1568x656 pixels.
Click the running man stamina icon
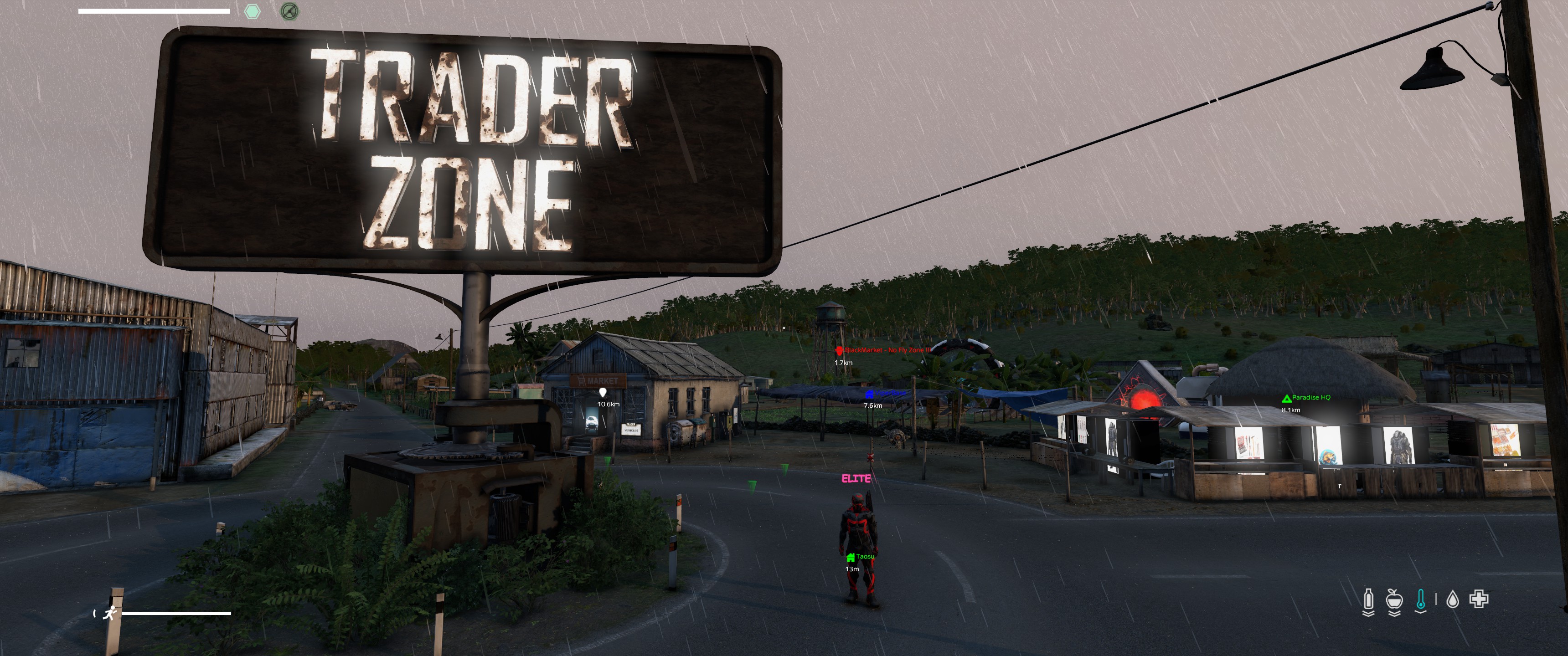110,613
